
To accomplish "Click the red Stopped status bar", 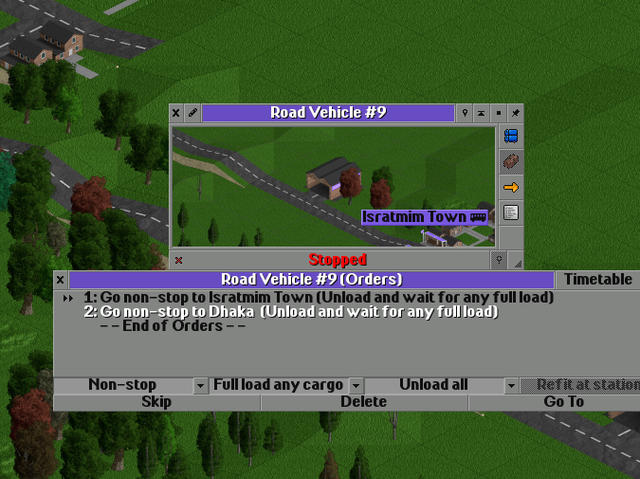I will [x=337, y=260].
